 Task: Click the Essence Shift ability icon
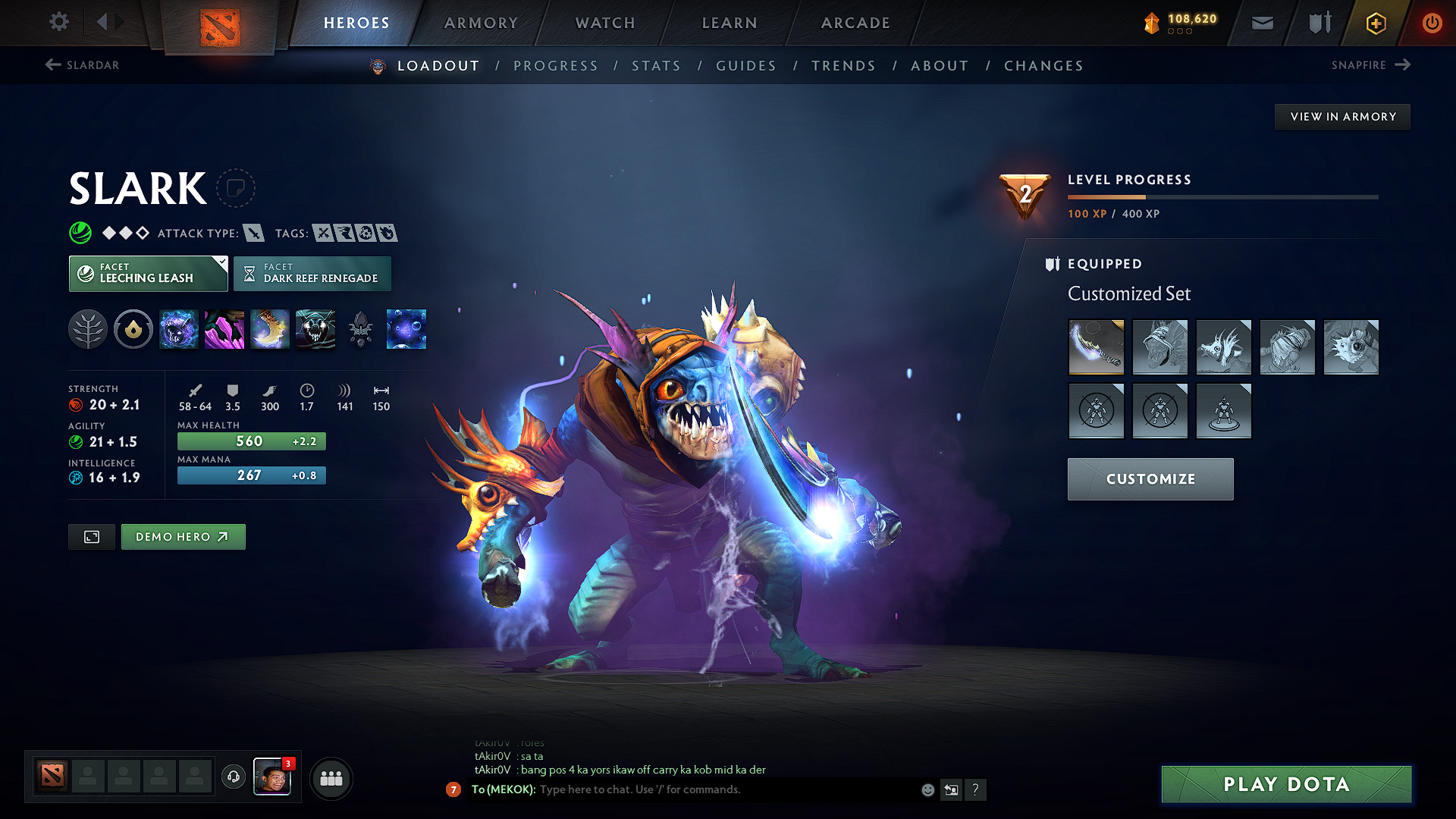click(270, 329)
